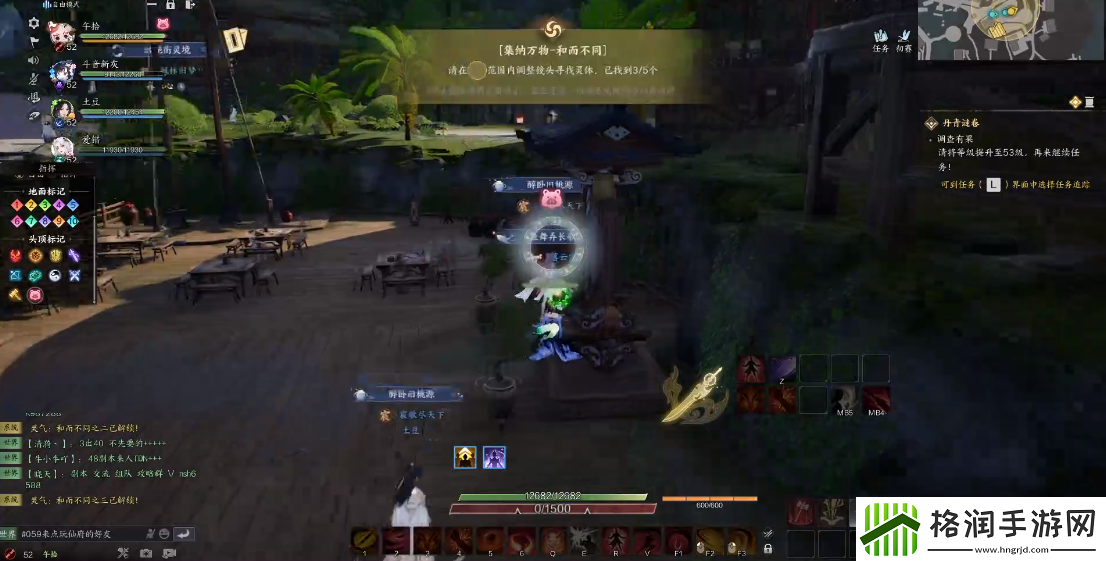The height and width of the screenshot is (561, 1106).
Task: Open the minimap
Action: point(1010,31)
